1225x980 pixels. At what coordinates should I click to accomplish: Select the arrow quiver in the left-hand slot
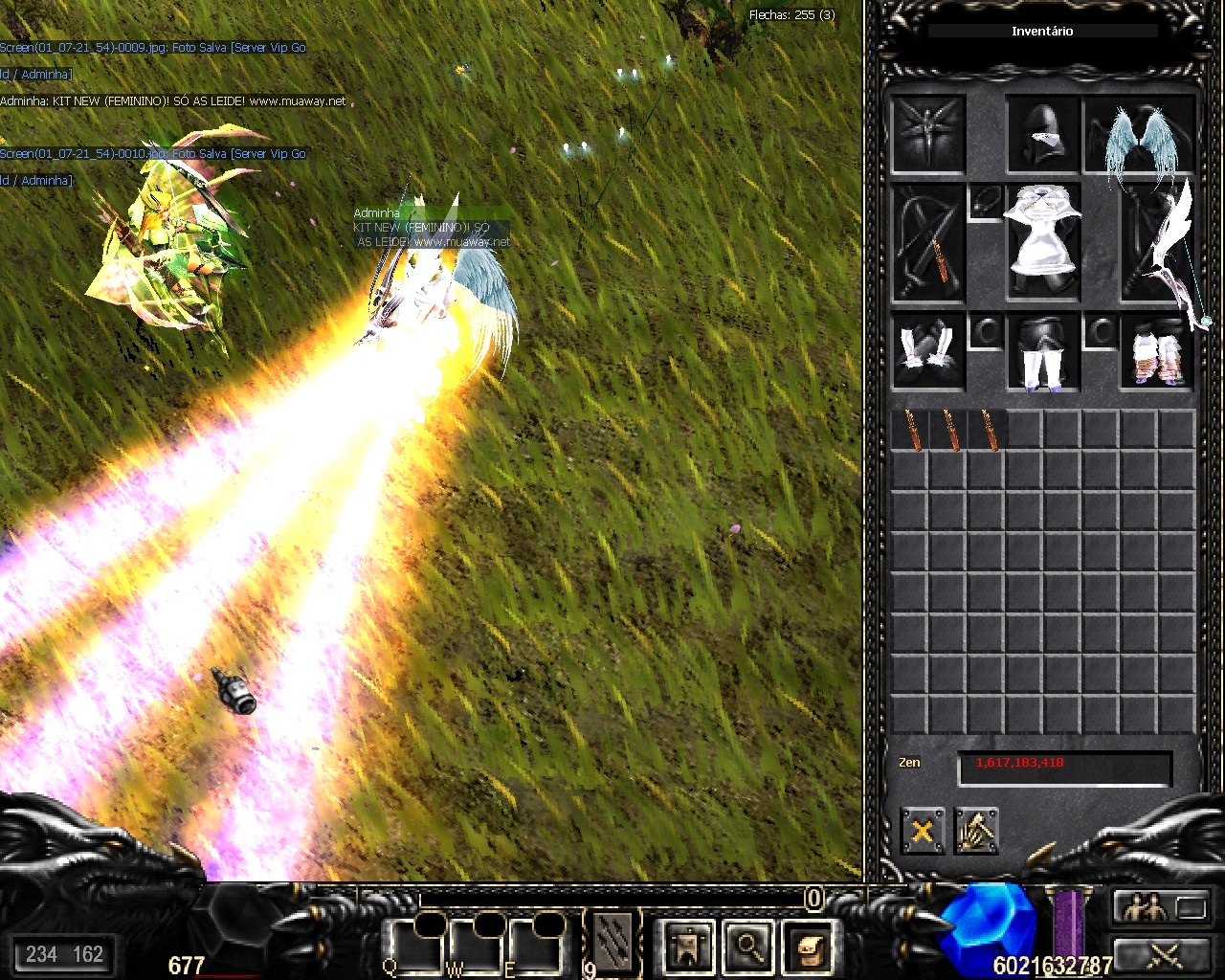click(x=927, y=243)
